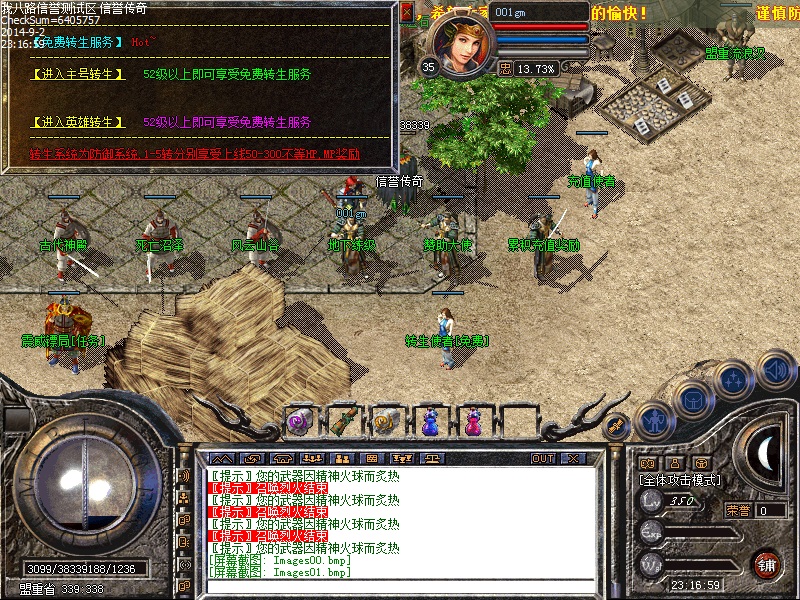Click the OUT button above the chat
The image size is (800, 600).
(x=543, y=459)
